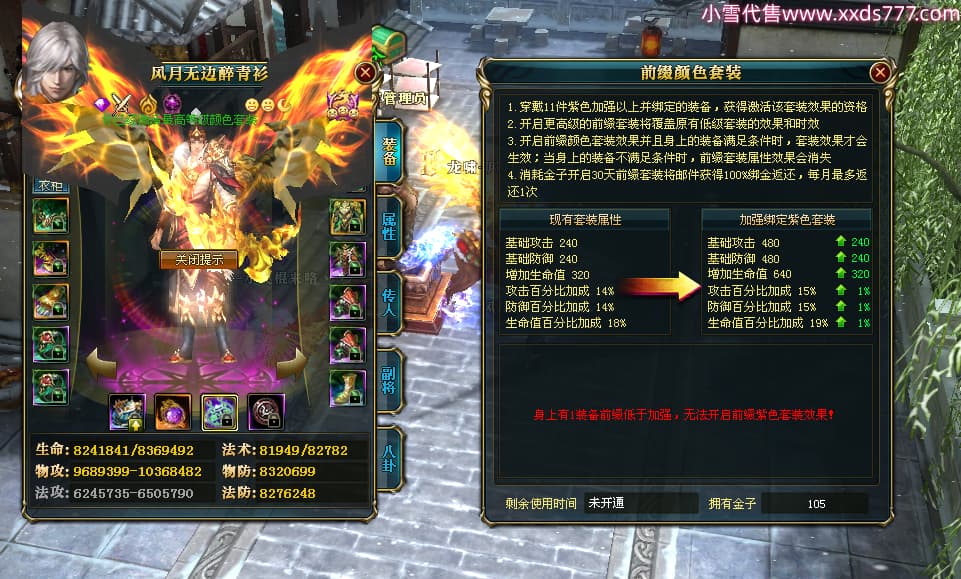
Task: Open the 衣柜 wardrobe button
Action: (51, 184)
